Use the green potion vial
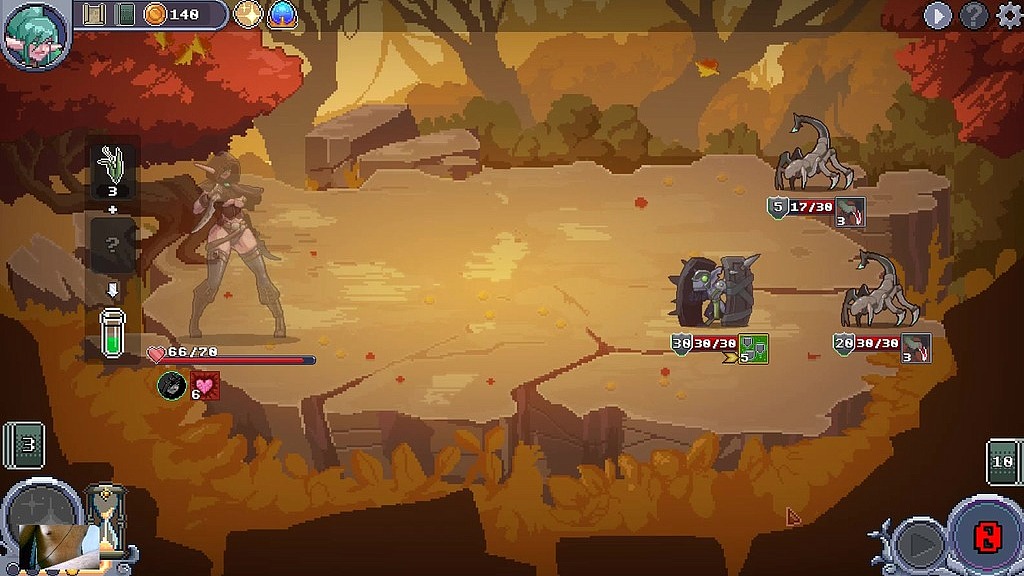The width and height of the screenshot is (1024, 576). tap(113, 331)
